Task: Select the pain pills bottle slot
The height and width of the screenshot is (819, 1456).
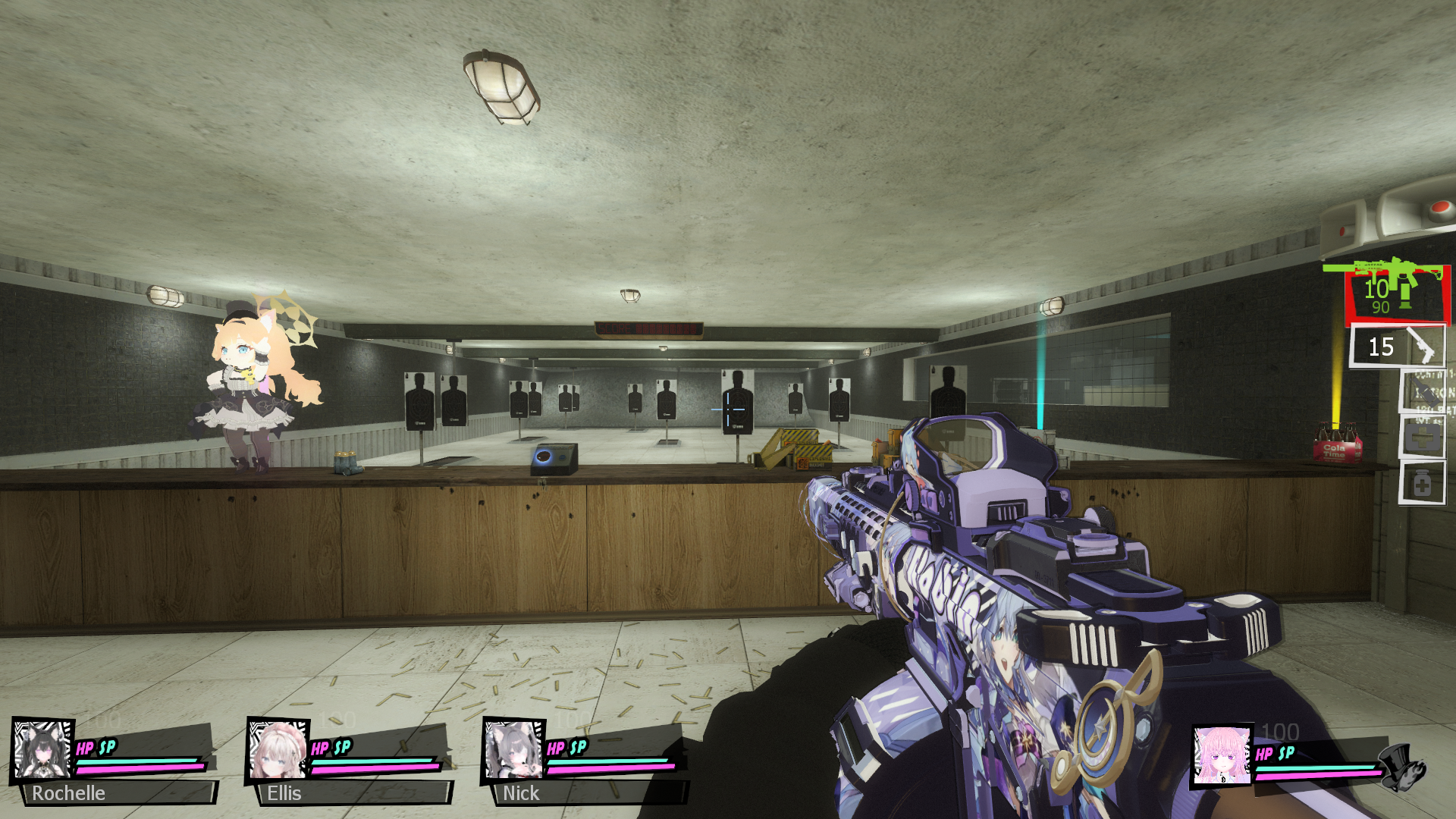Action: coord(1422,483)
